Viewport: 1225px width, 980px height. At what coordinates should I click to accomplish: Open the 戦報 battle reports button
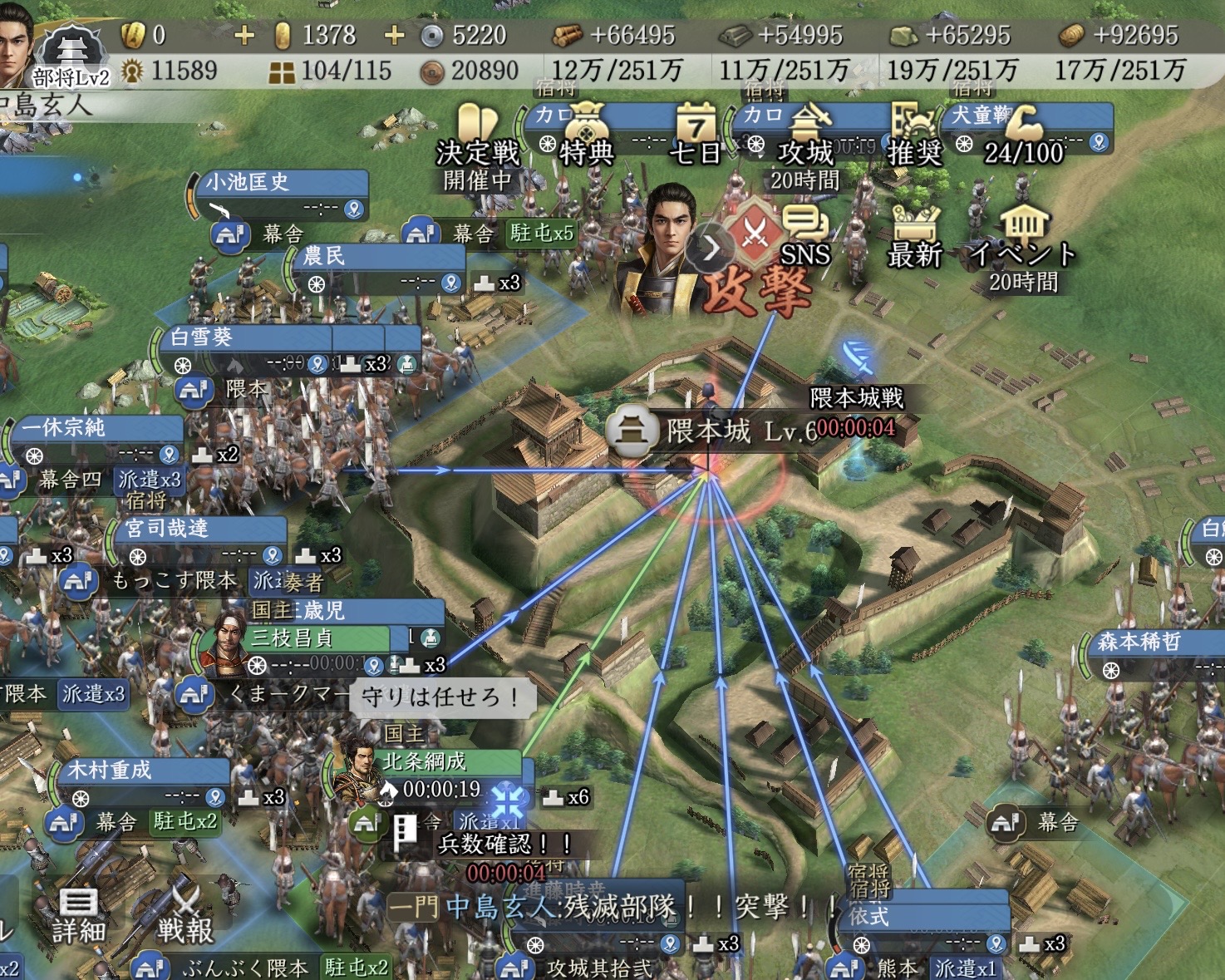[184, 915]
